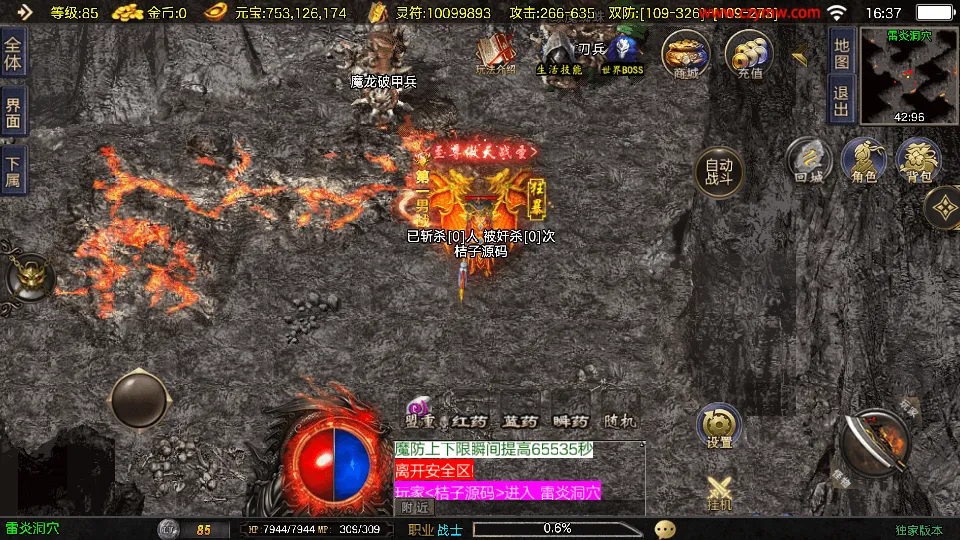Open the chat speech bubble

665,529
